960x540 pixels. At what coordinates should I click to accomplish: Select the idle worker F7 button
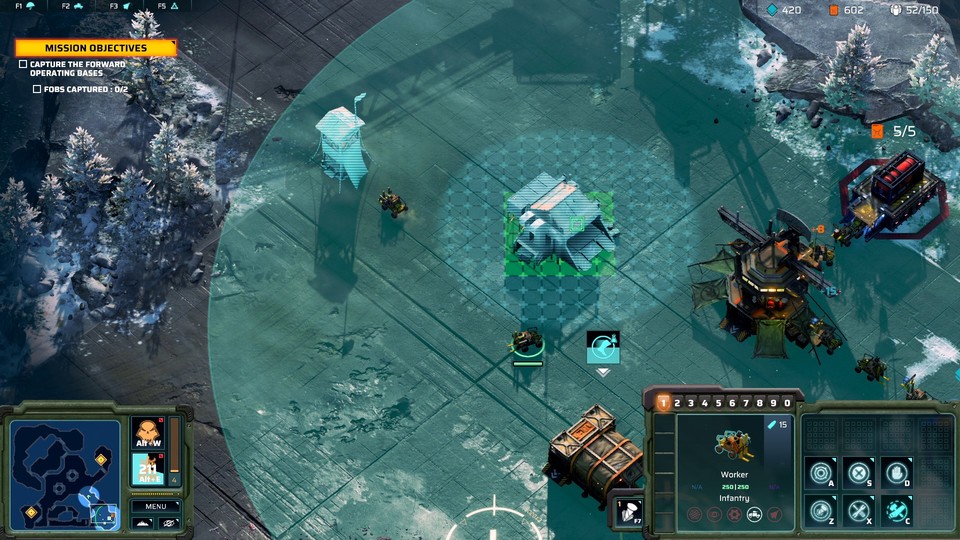click(628, 512)
